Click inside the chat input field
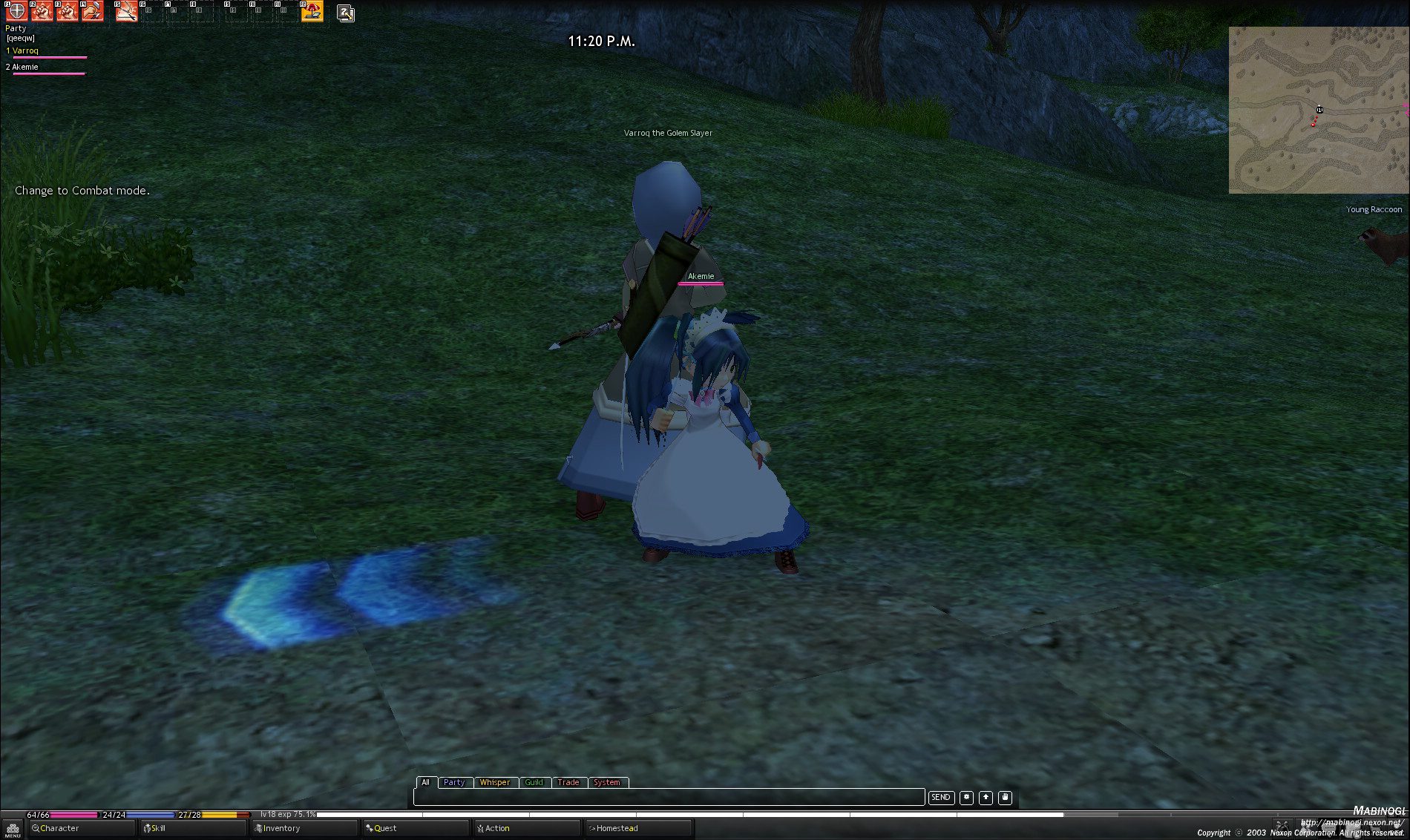 tap(668, 798)
